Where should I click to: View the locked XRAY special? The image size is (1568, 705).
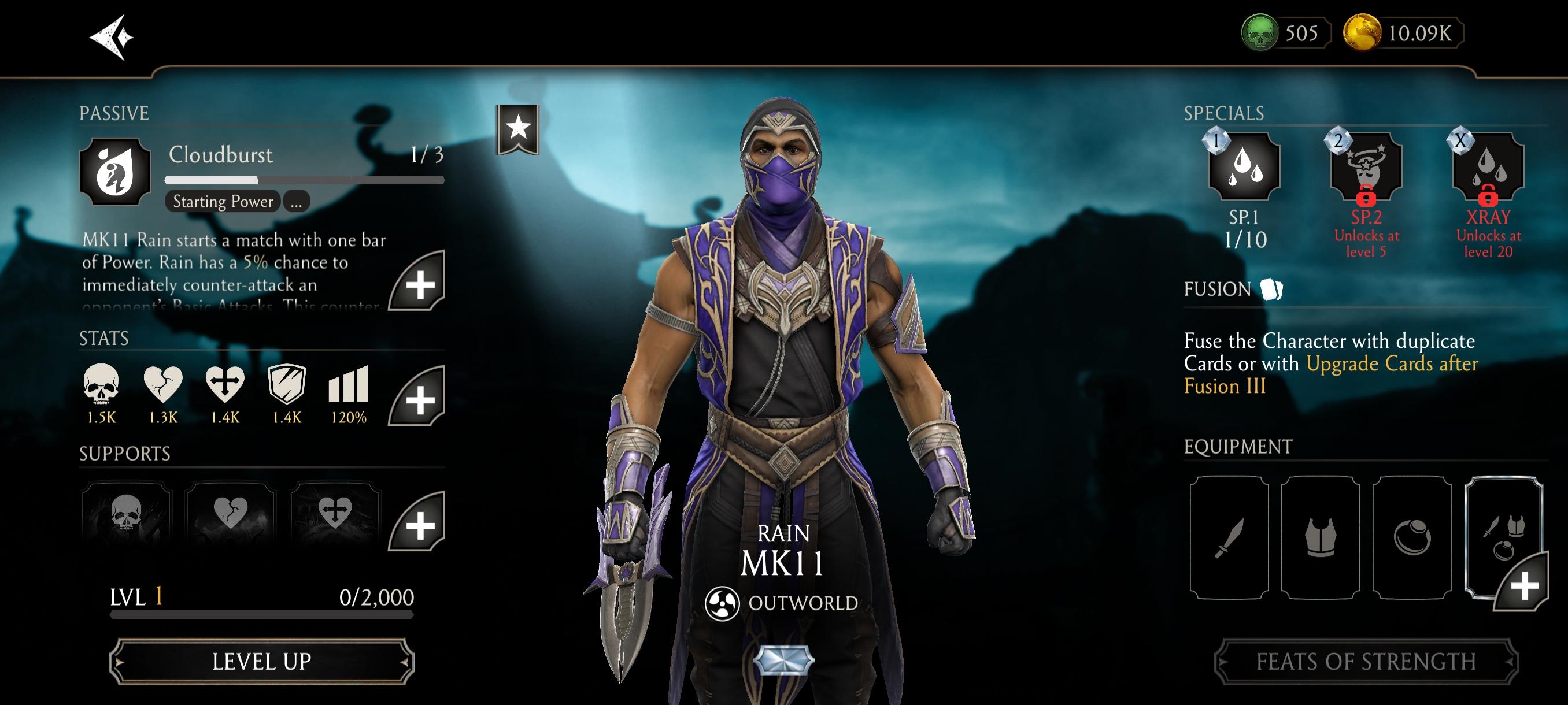tap(1488, 166)
